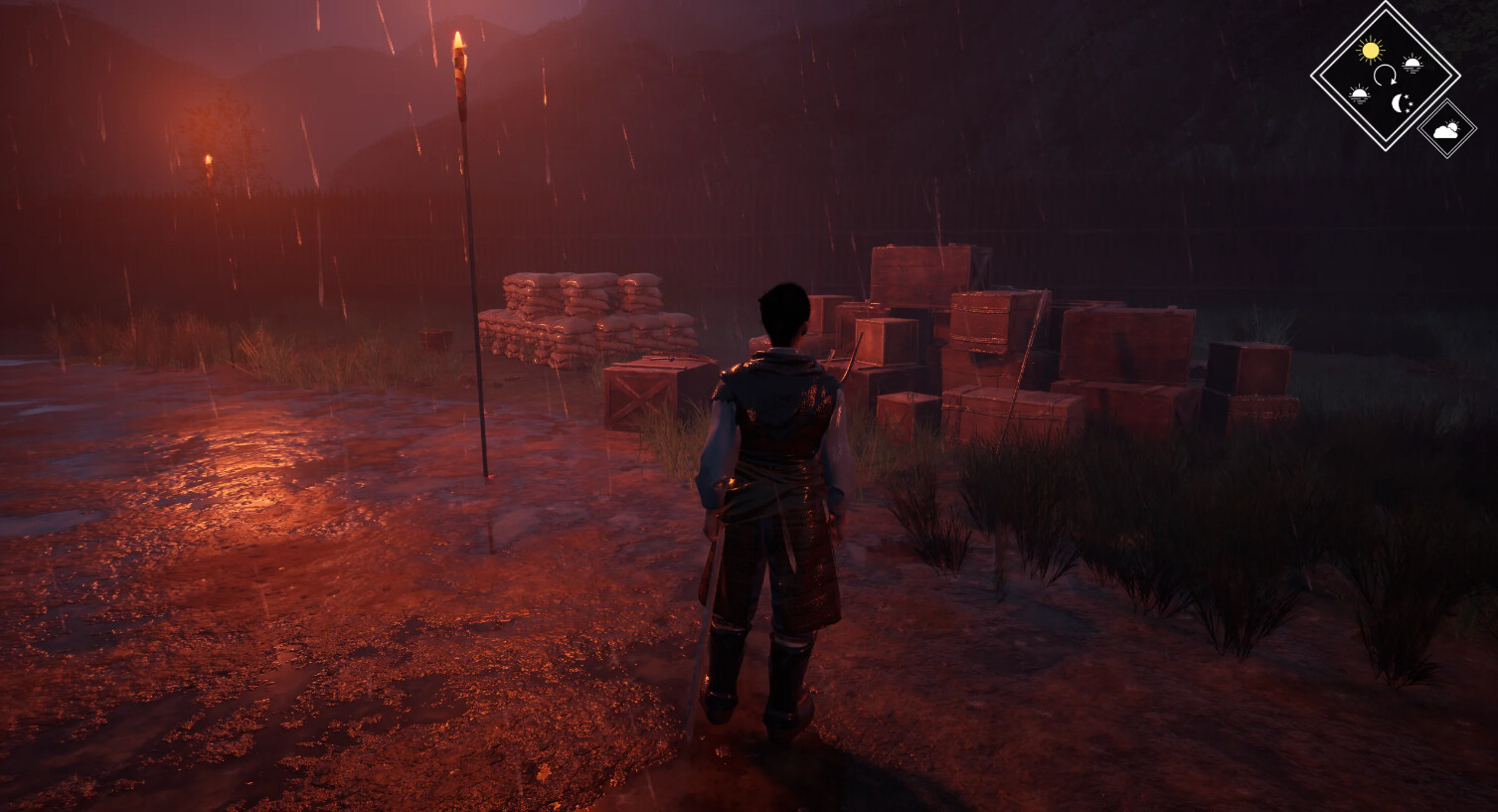Click the small weather diamond frame
1498x812 pixels.
coord(1446,129)
